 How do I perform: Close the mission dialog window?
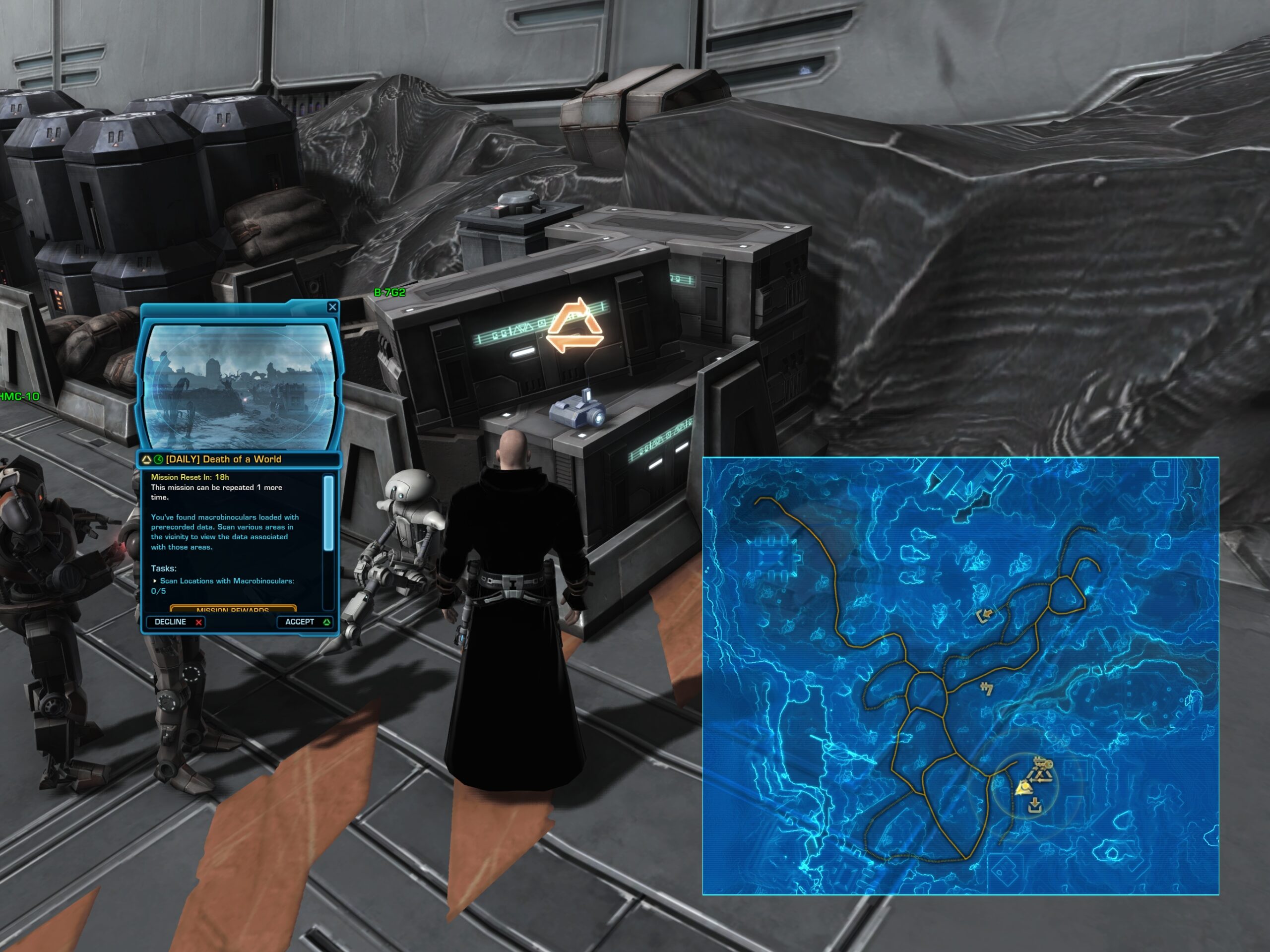click(x=332, y=307)
